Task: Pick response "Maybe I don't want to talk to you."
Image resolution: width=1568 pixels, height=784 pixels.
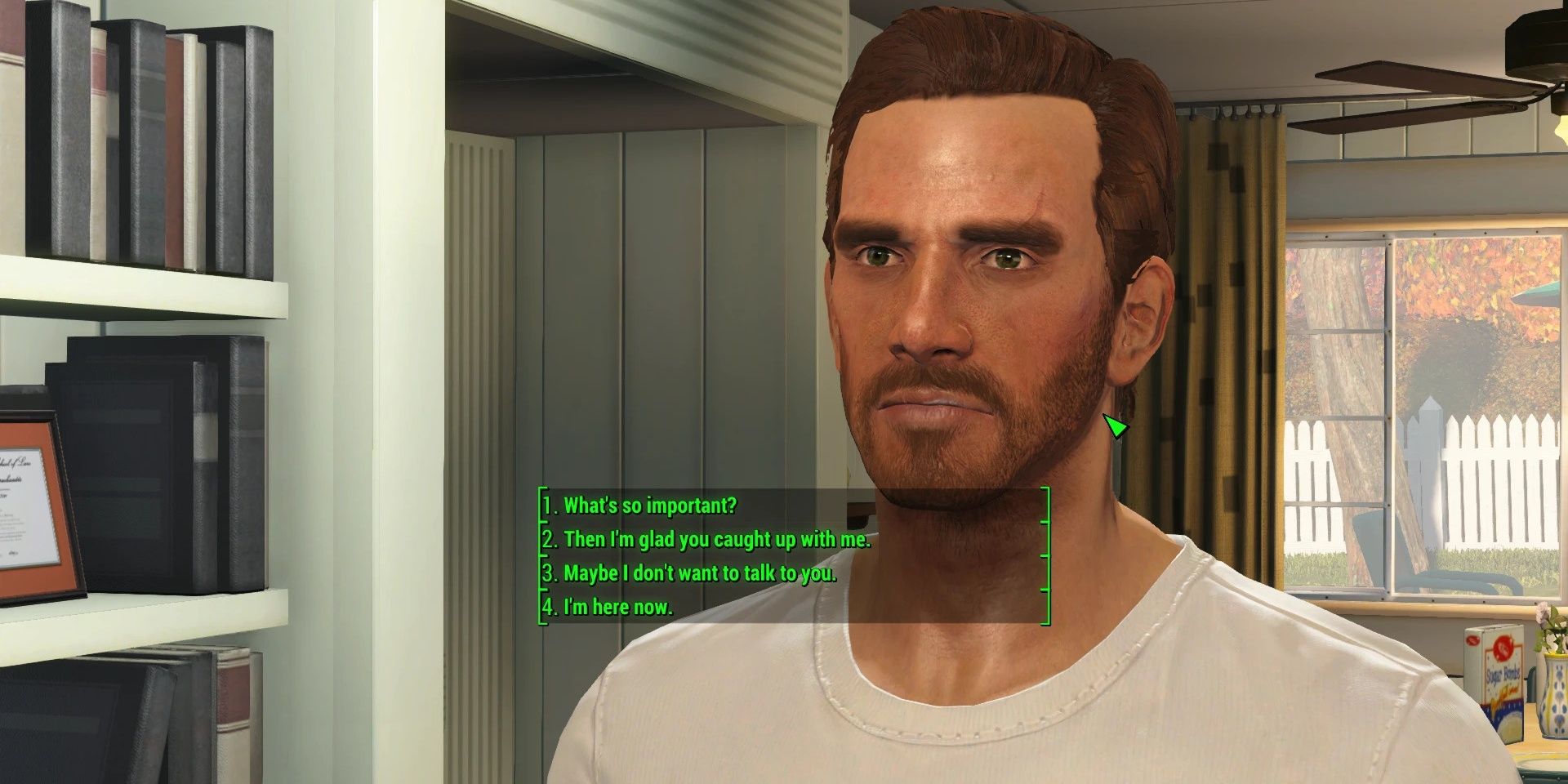Action: click(698, 573)
